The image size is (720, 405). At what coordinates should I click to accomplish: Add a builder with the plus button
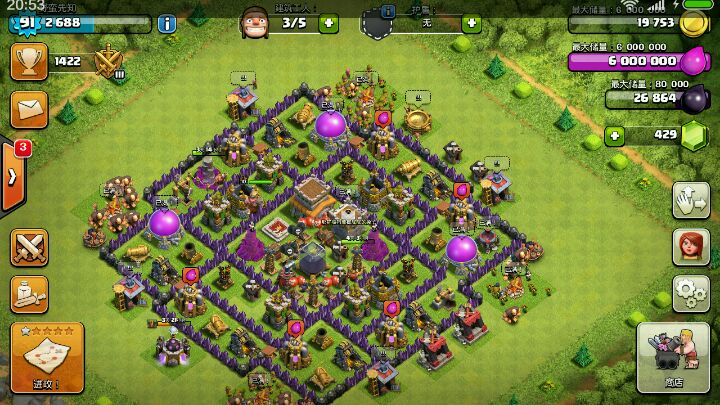point(329,22)
